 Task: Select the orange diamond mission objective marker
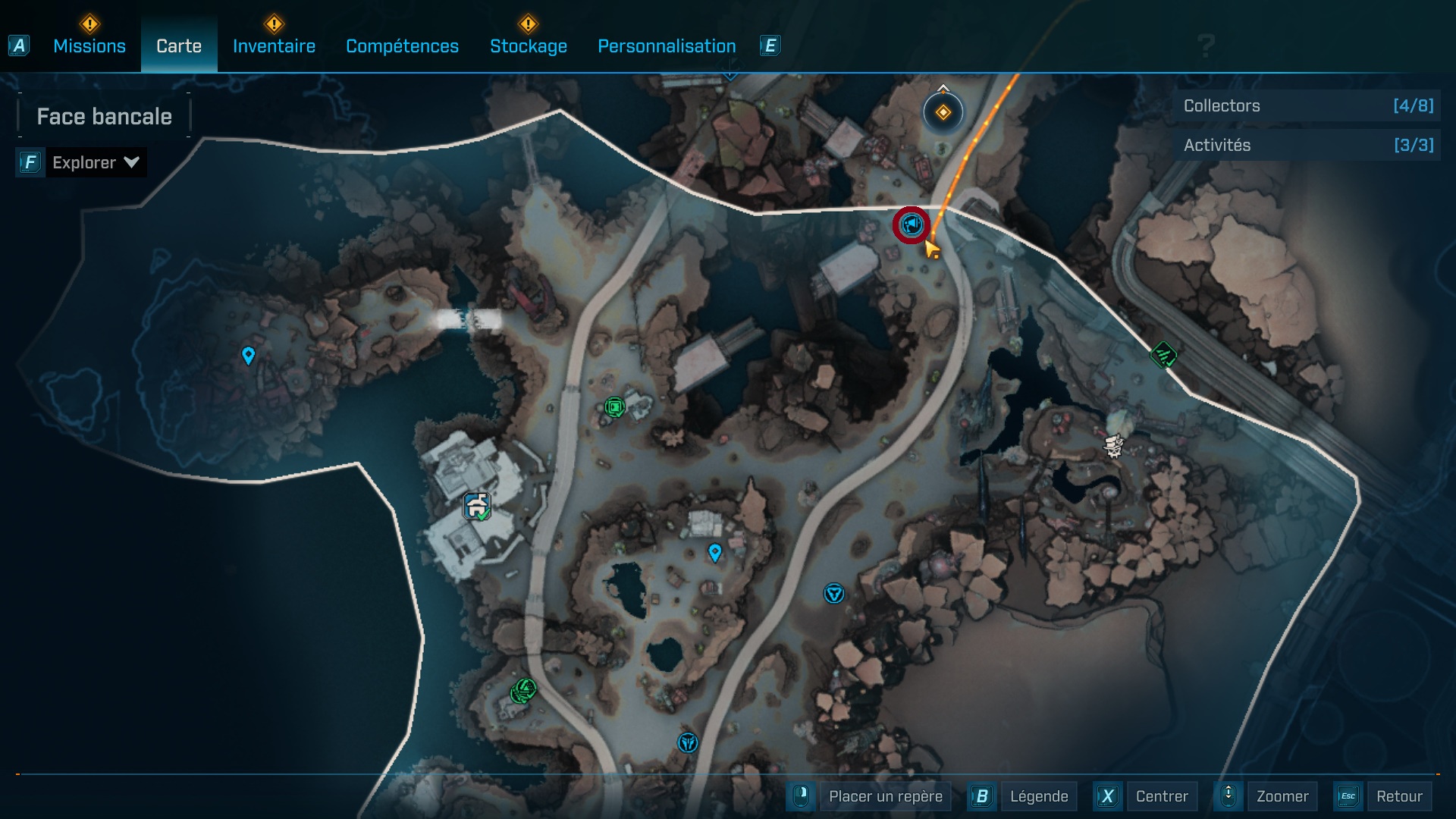[943, 113]
